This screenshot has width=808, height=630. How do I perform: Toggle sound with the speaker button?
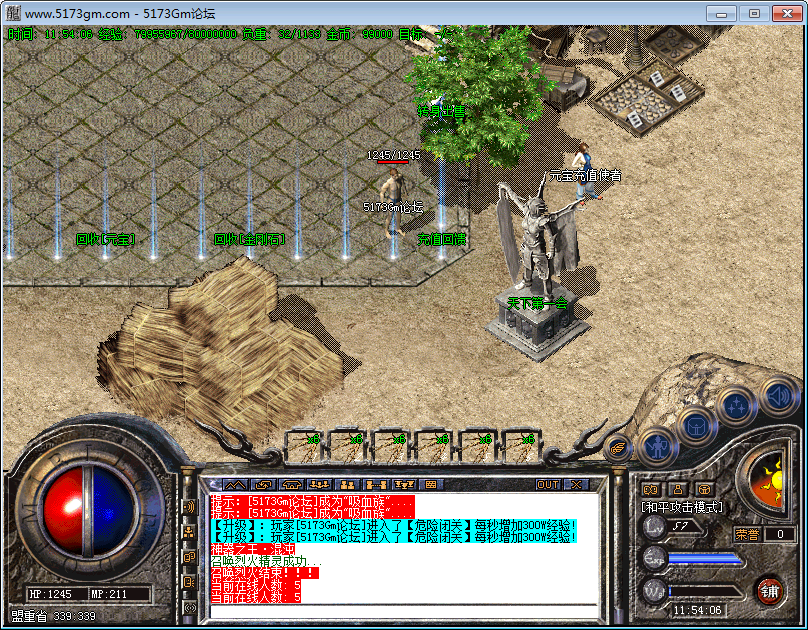779,396
